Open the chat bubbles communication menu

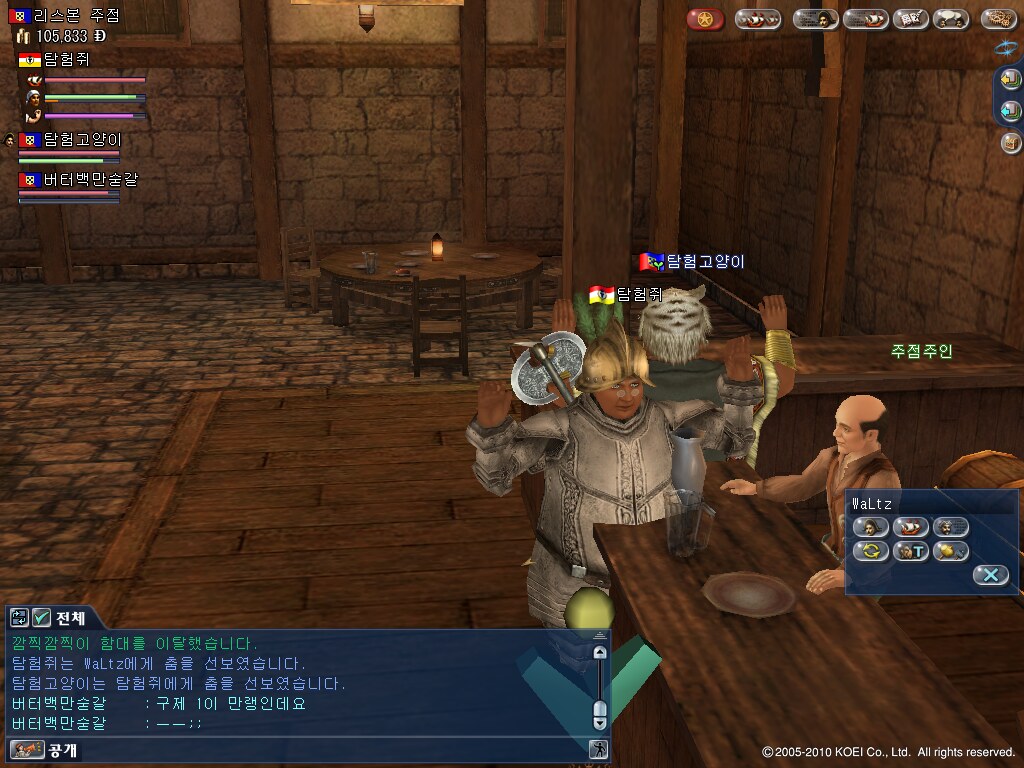coord(950,19)
